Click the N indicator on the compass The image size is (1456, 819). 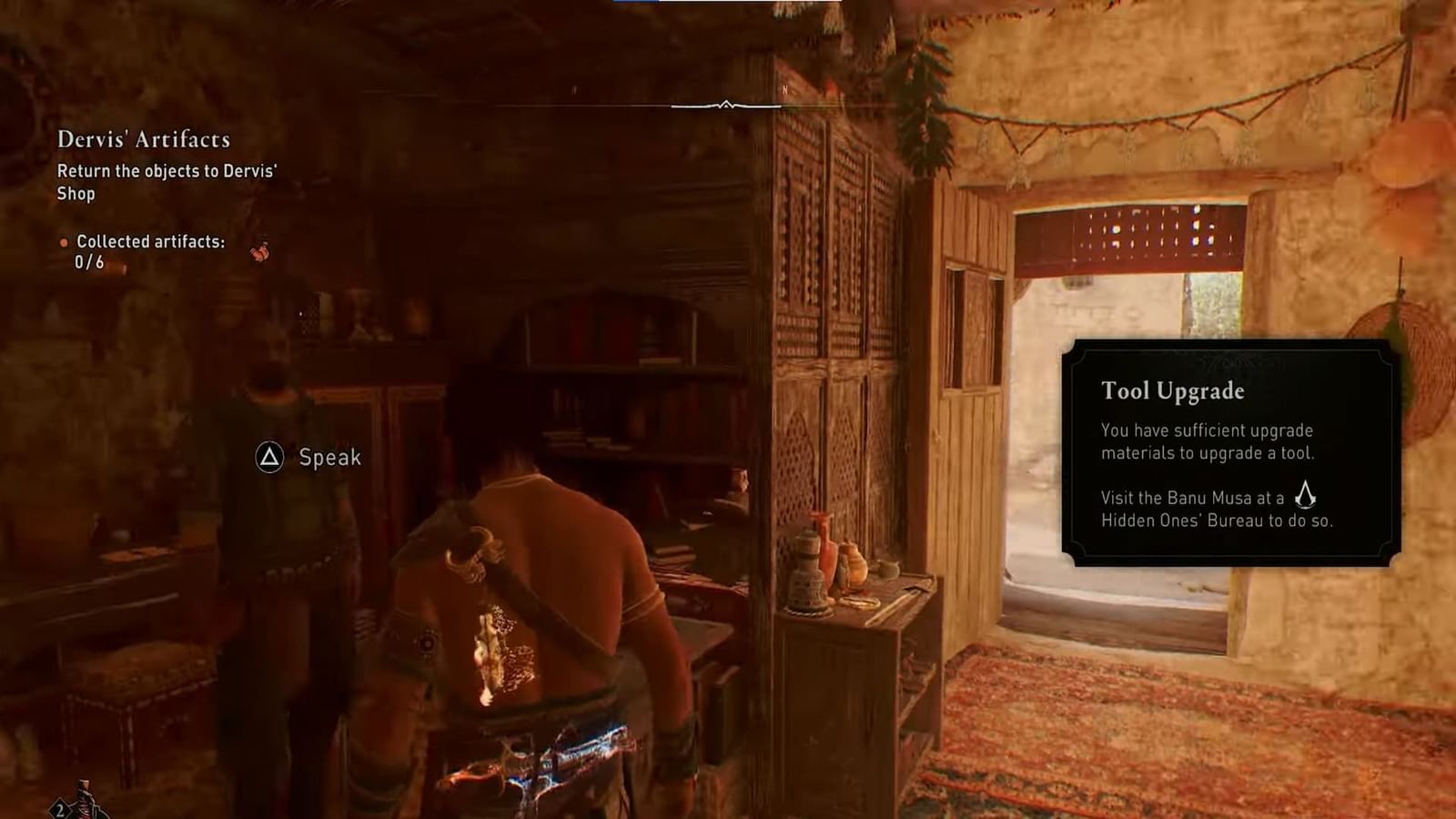pyautogui.click(x=785, y=90)
